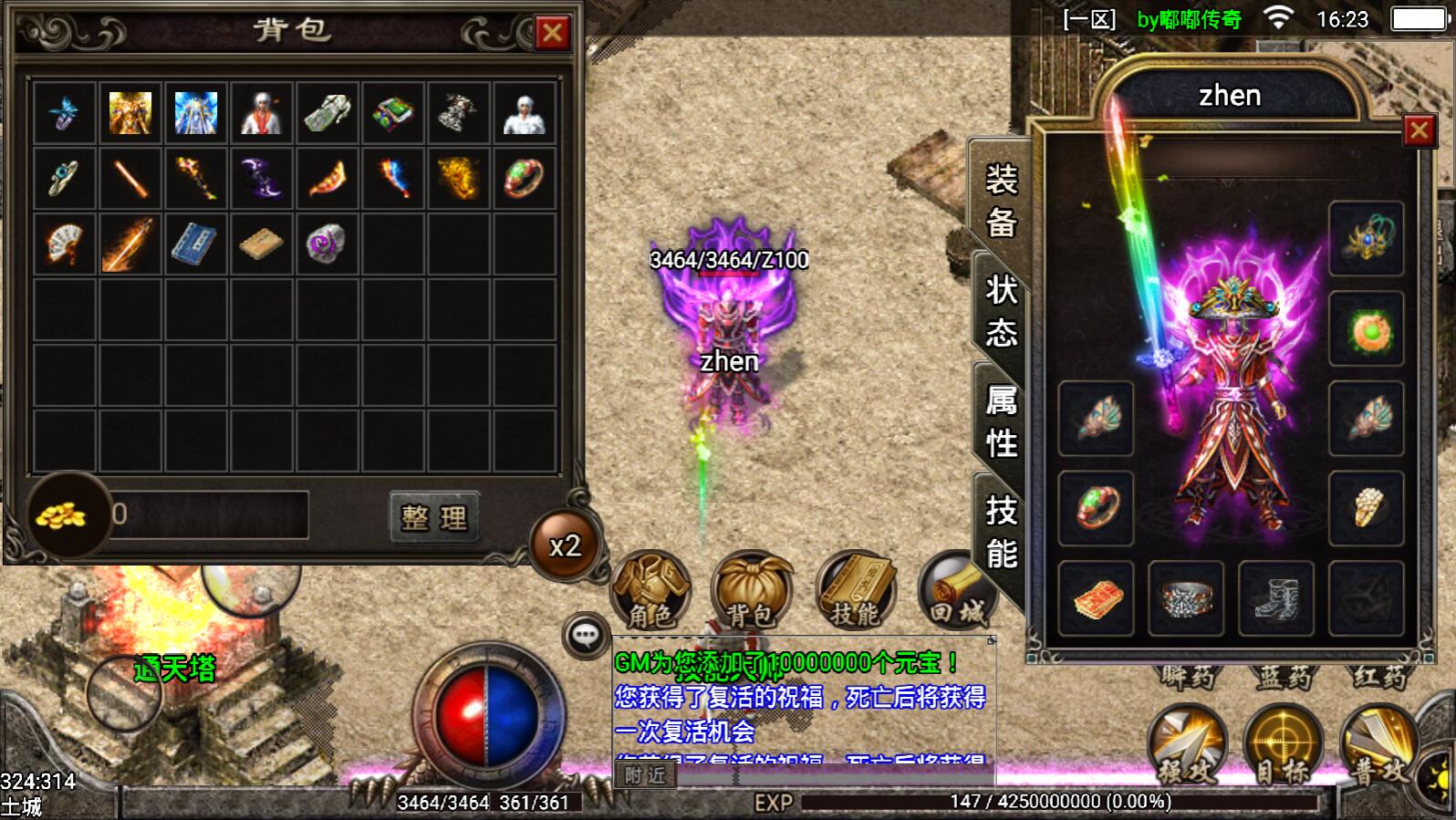The width and height of the screenshot is (1456, 820).
Task: Use the 回城 return-to-town scroll
Action: (x=954, y=590)
